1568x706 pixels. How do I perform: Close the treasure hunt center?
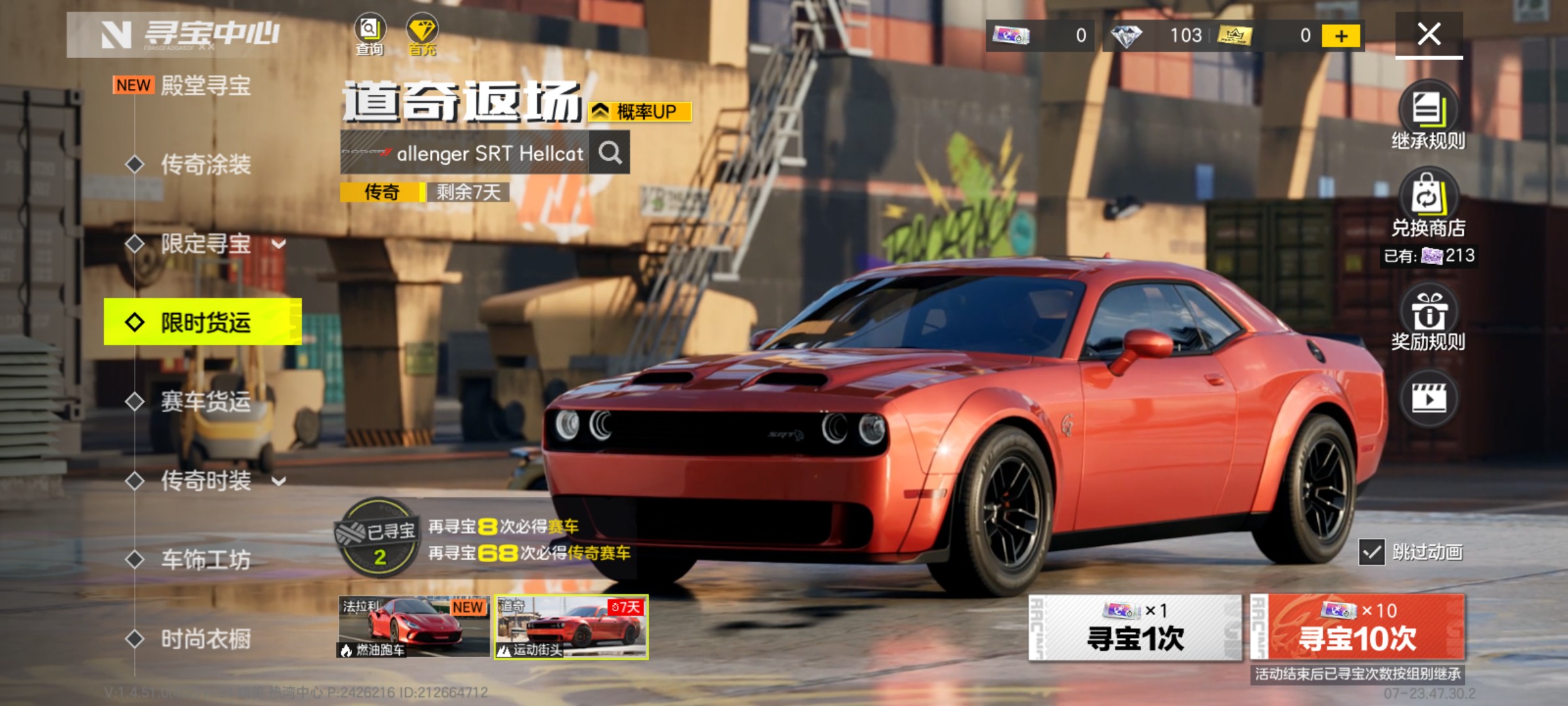(x=1429, y=34)
